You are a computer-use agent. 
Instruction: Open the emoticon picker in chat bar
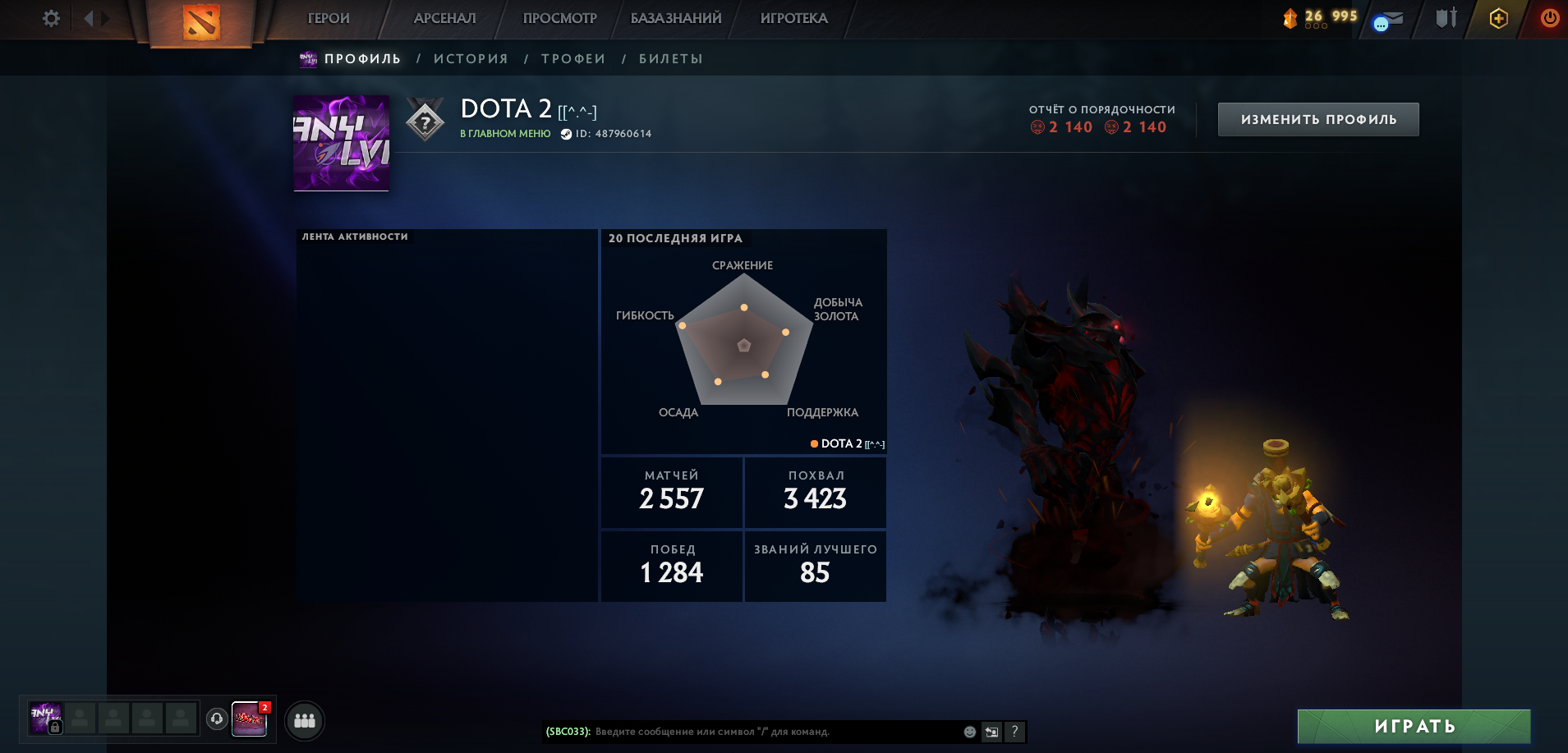click(969, 733)
